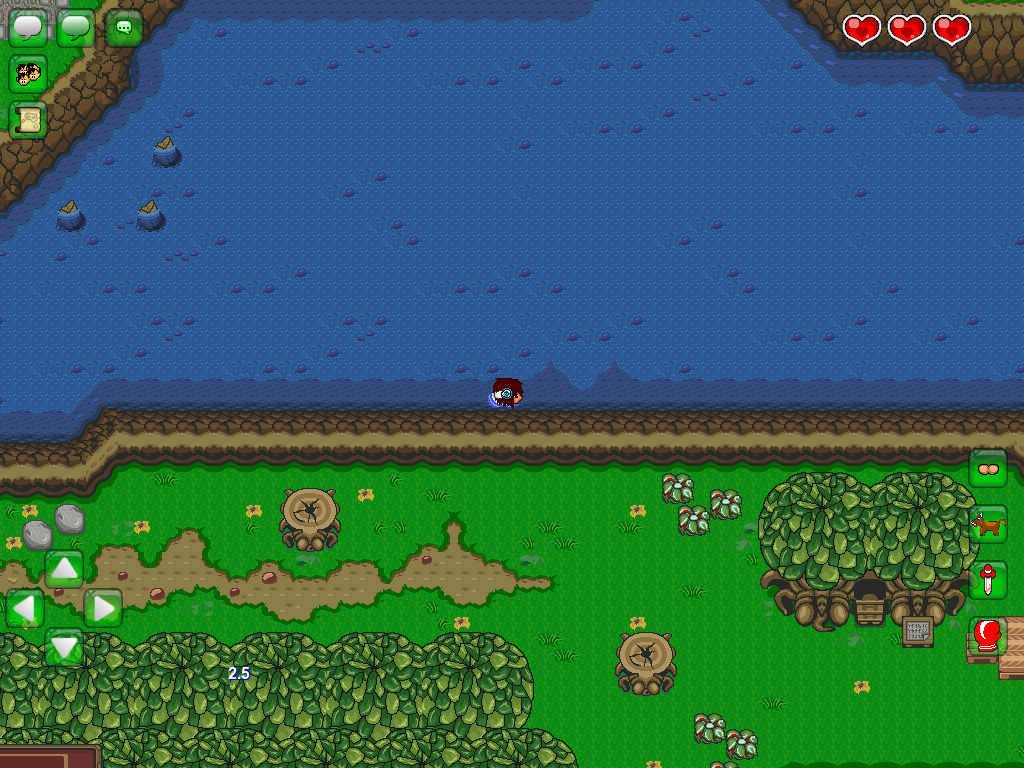Tap the up arrow on the D-pad
This screenshot has width=1024, height=768.
[x=64, y=568]
